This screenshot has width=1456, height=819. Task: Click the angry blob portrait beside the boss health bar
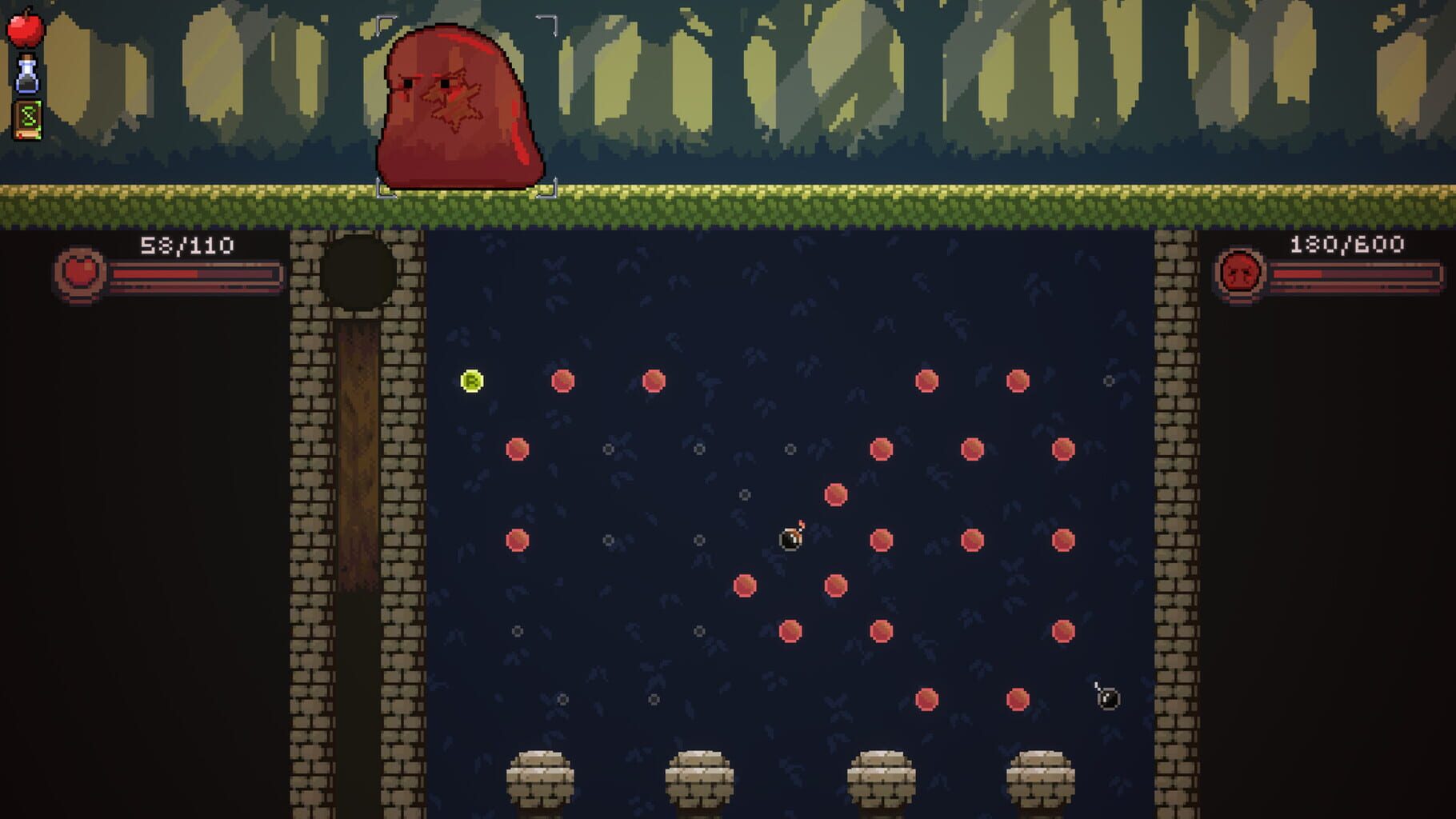(x=1239, y=270)
